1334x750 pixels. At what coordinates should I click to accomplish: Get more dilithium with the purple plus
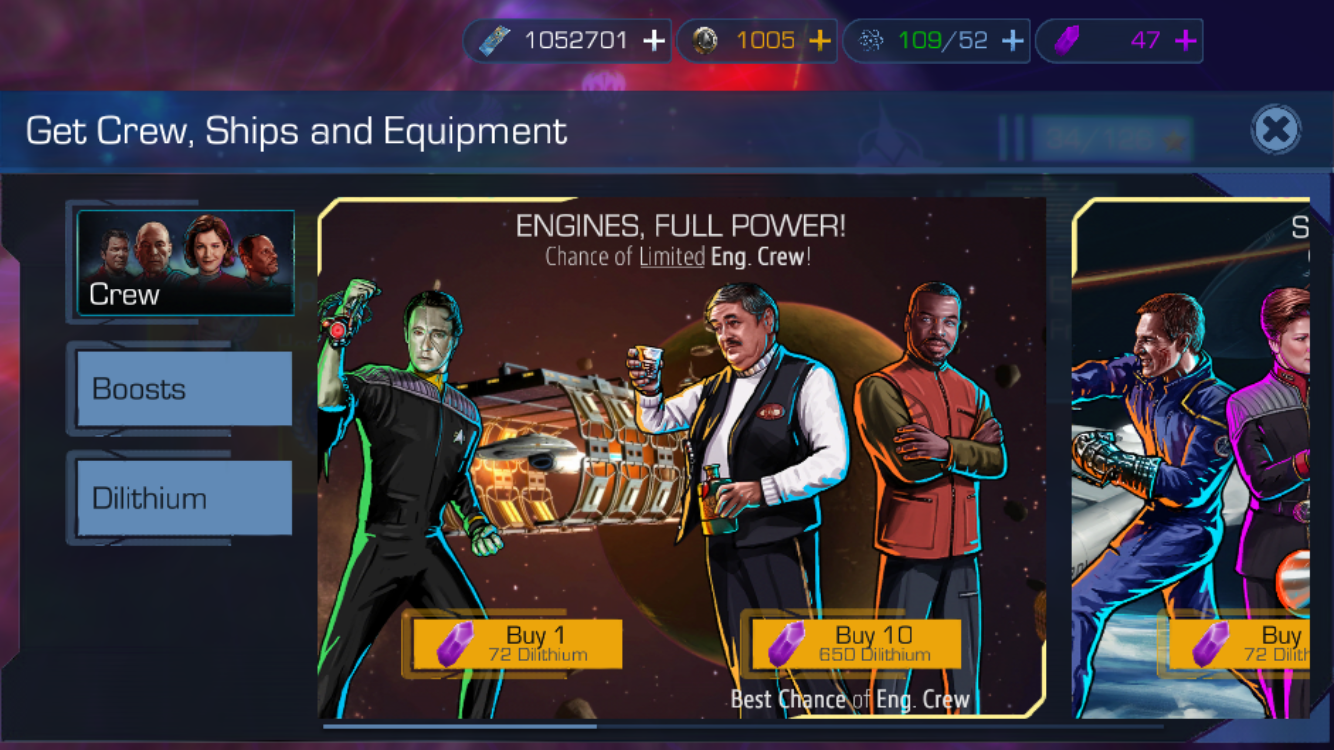[1185, 41]
